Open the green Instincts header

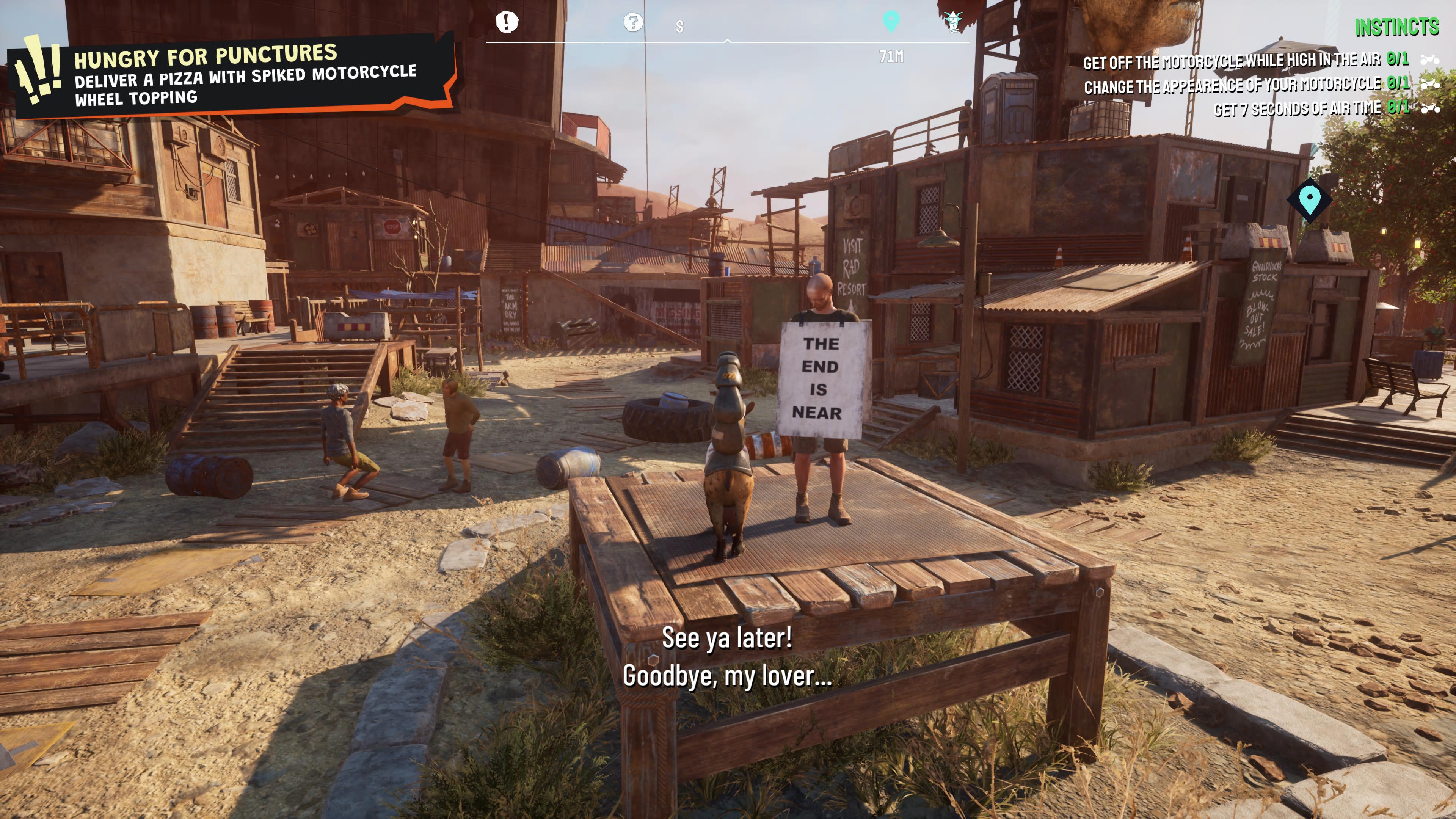[x=1396, y=27]
